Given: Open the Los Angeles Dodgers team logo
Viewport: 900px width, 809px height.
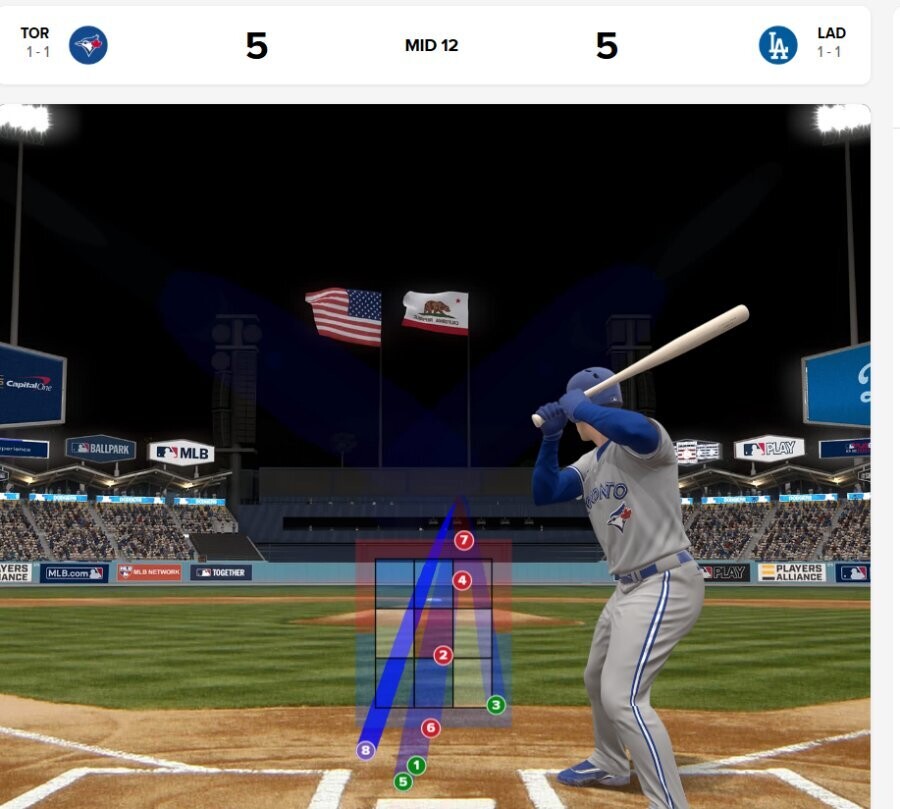Looking at the screenshot, I should tap(777, 45).
